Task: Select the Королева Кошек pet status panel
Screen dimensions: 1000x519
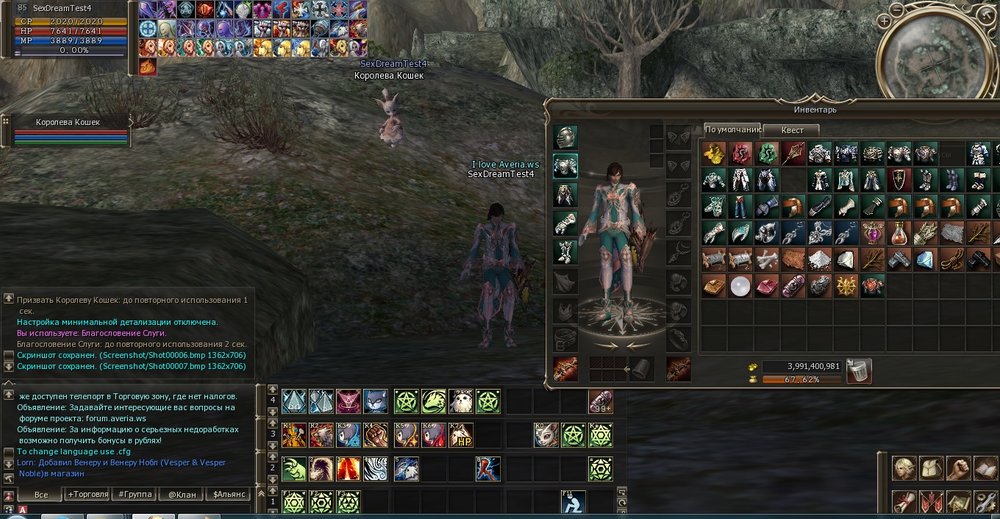Action: pyautogui.click(x=67, y=131)
